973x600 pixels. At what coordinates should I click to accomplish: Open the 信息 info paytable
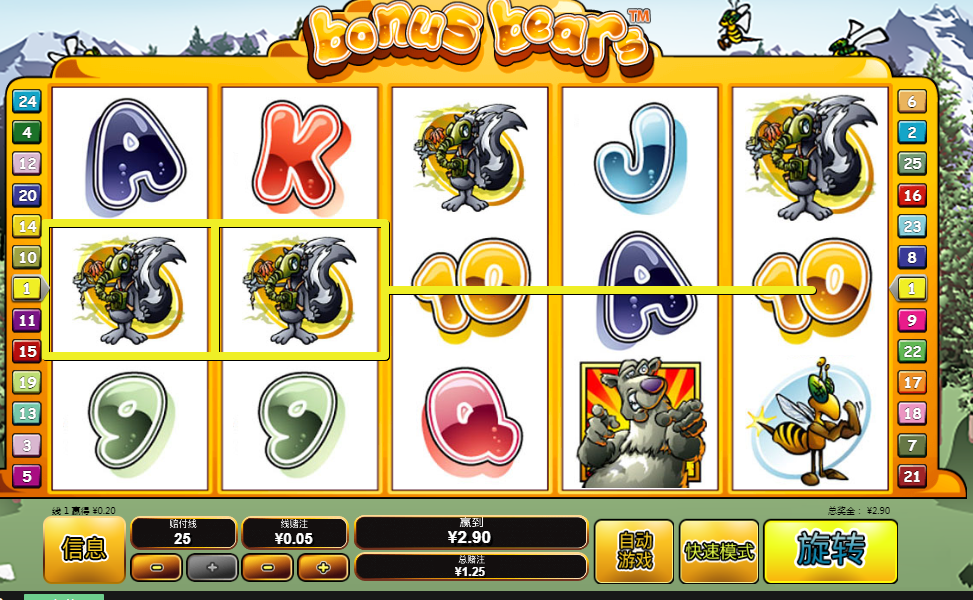pyautogui.click(x=84, y=549)
